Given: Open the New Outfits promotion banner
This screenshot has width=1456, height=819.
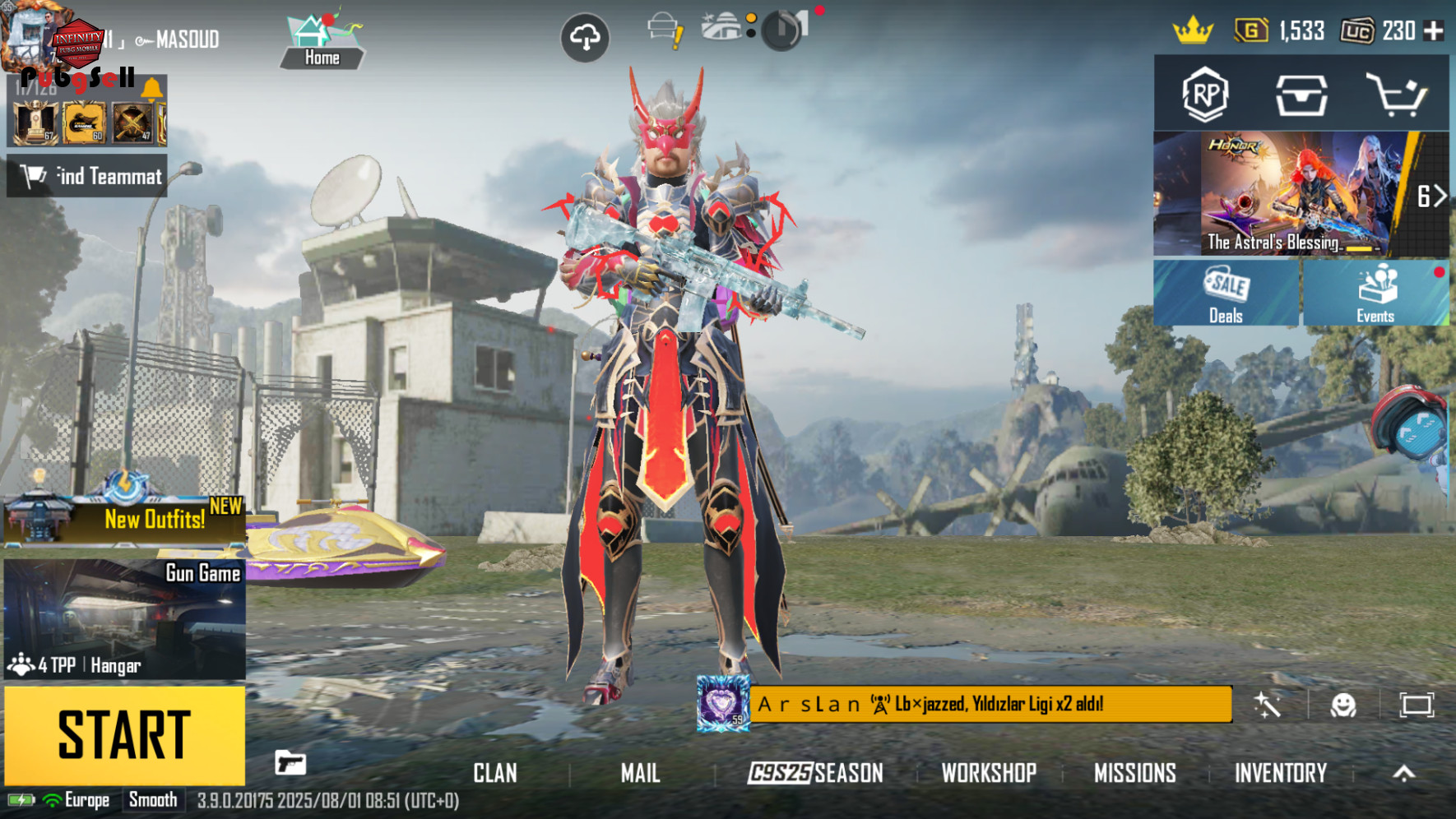Looking at the screenshot, I should tap(124, 520).
